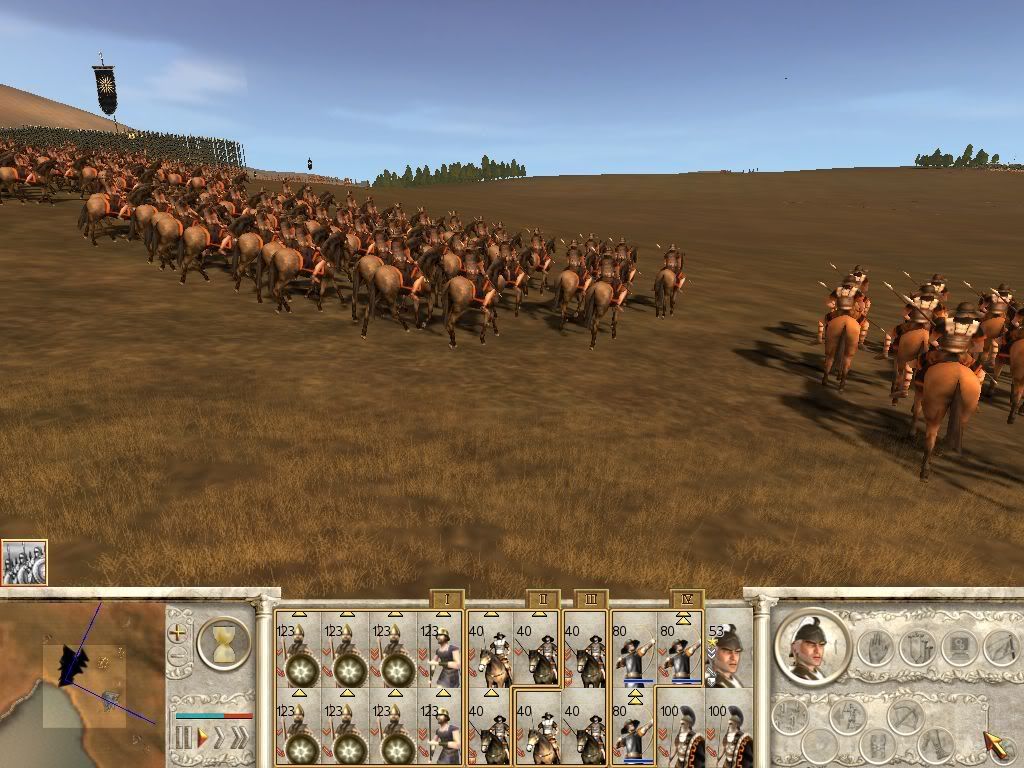Image resolution: width=1024 pixels, height=768 pixels.
Task: Click the battle minimap
Action: pos(82,682)
